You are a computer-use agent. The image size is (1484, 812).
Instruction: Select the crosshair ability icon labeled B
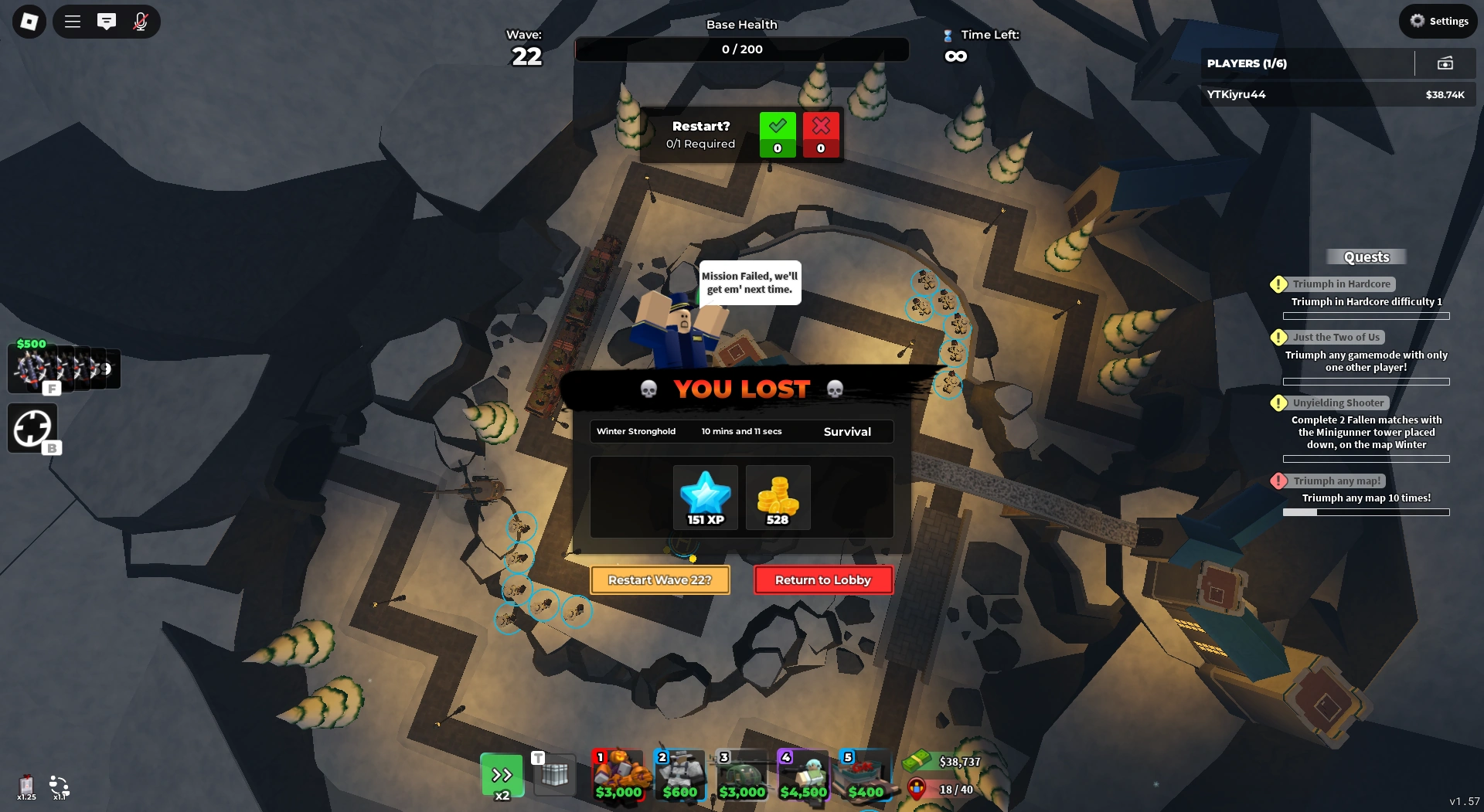tap(32, 428)
